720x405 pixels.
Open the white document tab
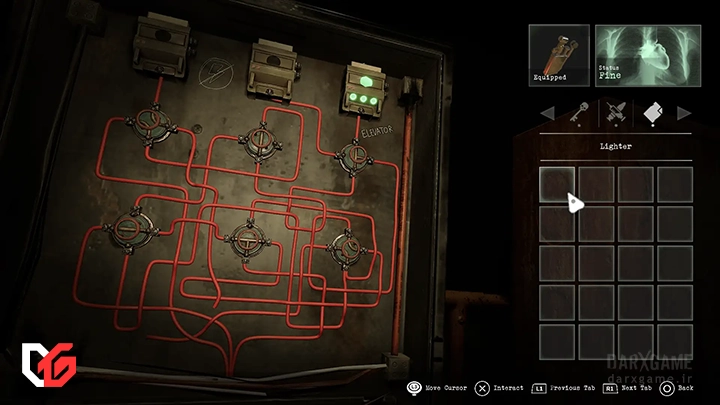click(x=652, y=112)
